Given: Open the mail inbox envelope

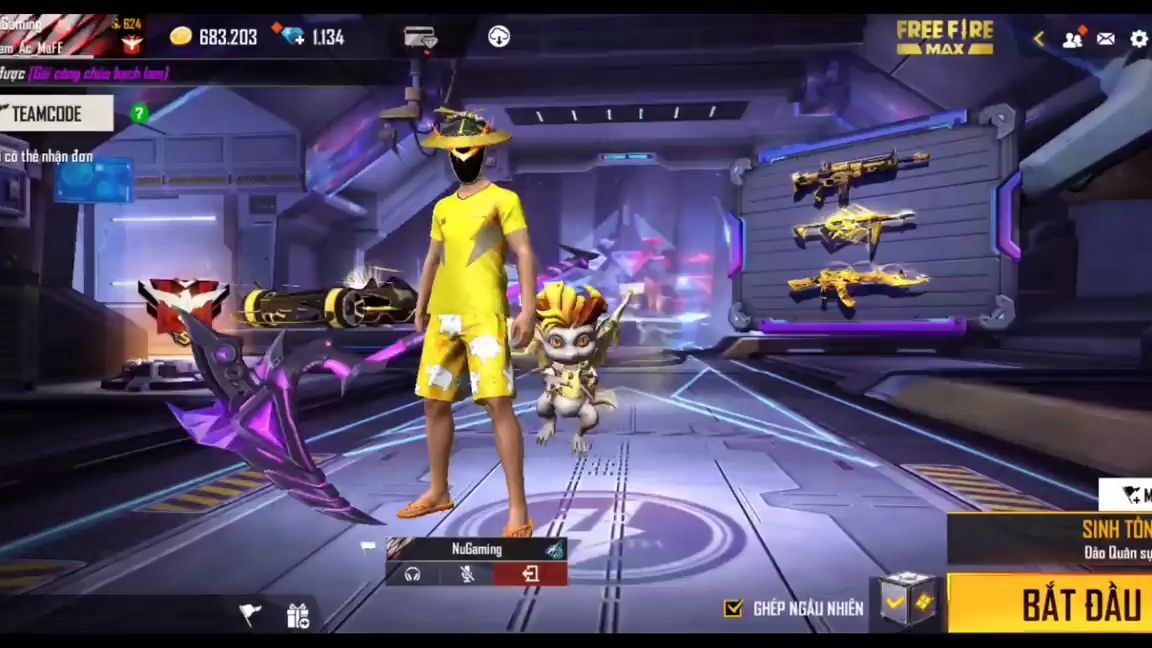Looking at the screenshot, I should (x=1105, y=39).
